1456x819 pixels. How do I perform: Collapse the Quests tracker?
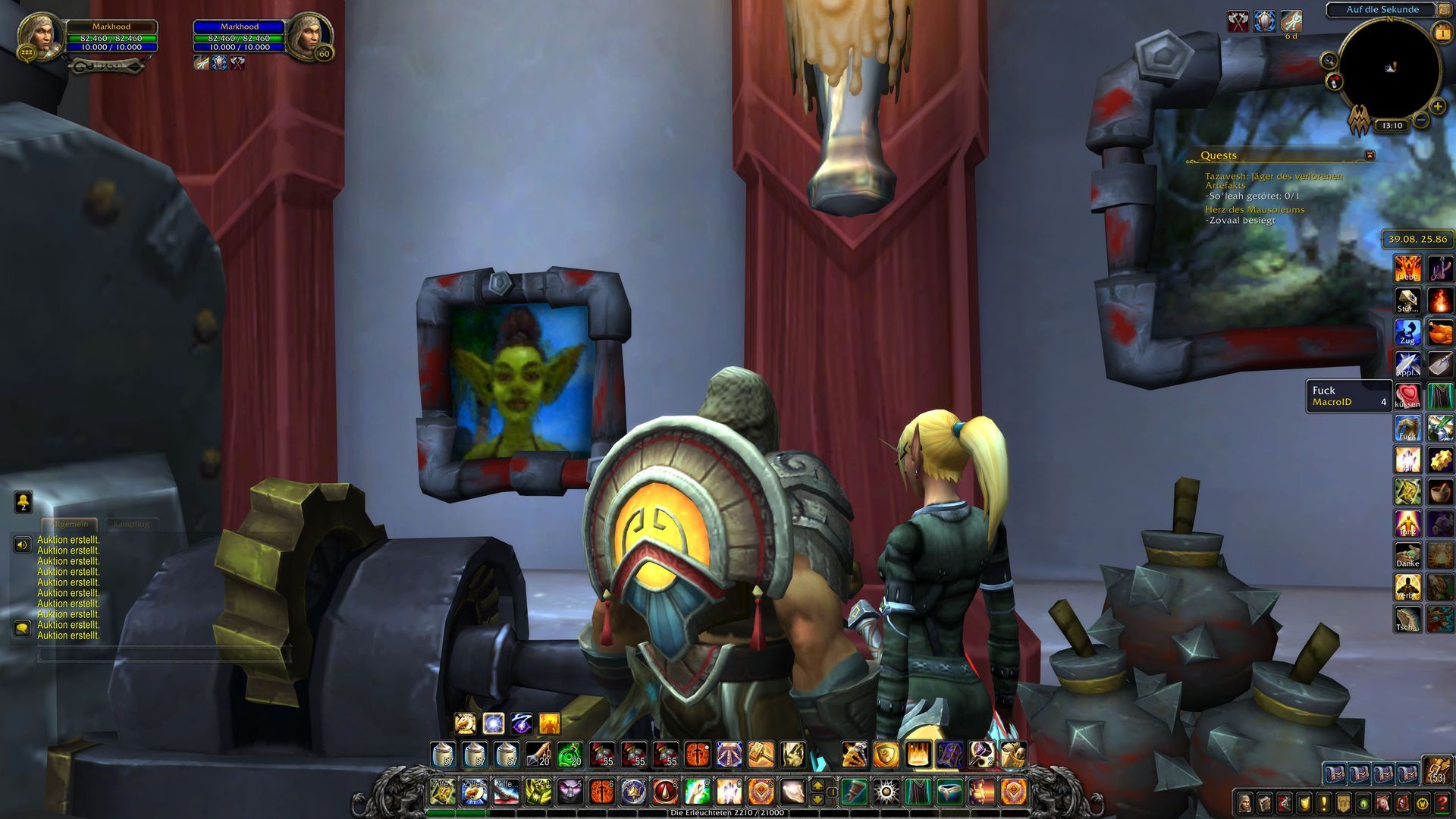(x=1370, y=155)
